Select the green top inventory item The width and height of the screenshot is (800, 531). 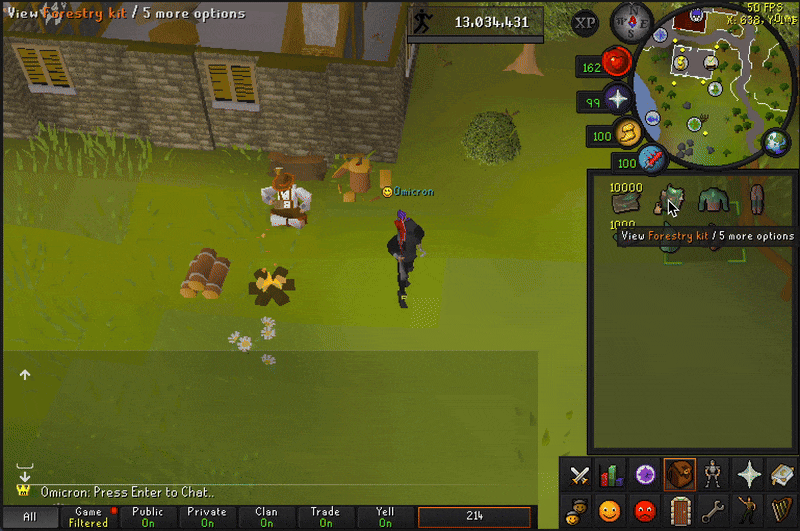(x=711, y=200)
